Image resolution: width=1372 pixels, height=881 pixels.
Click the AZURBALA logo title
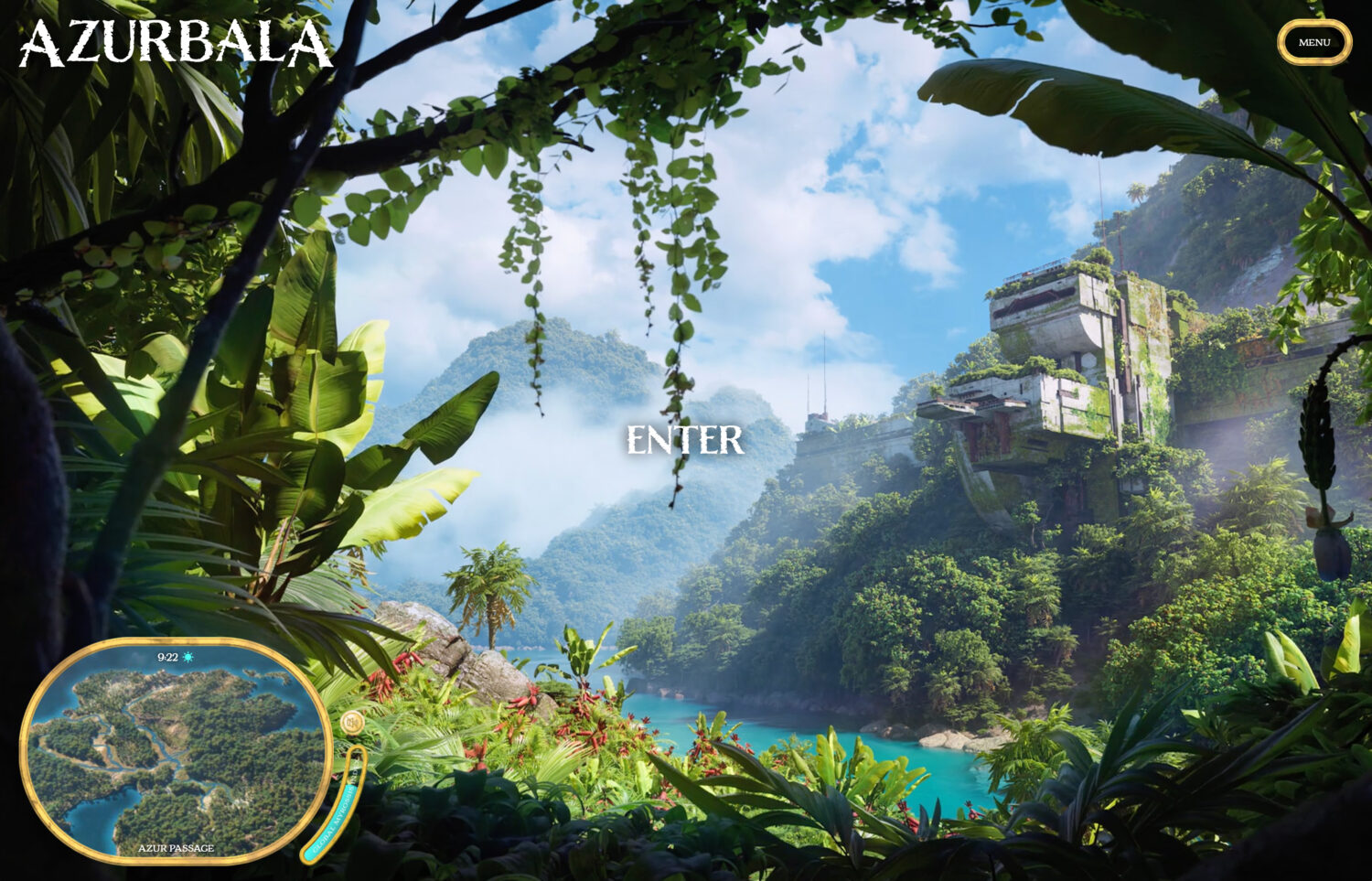tap(175, 43)
